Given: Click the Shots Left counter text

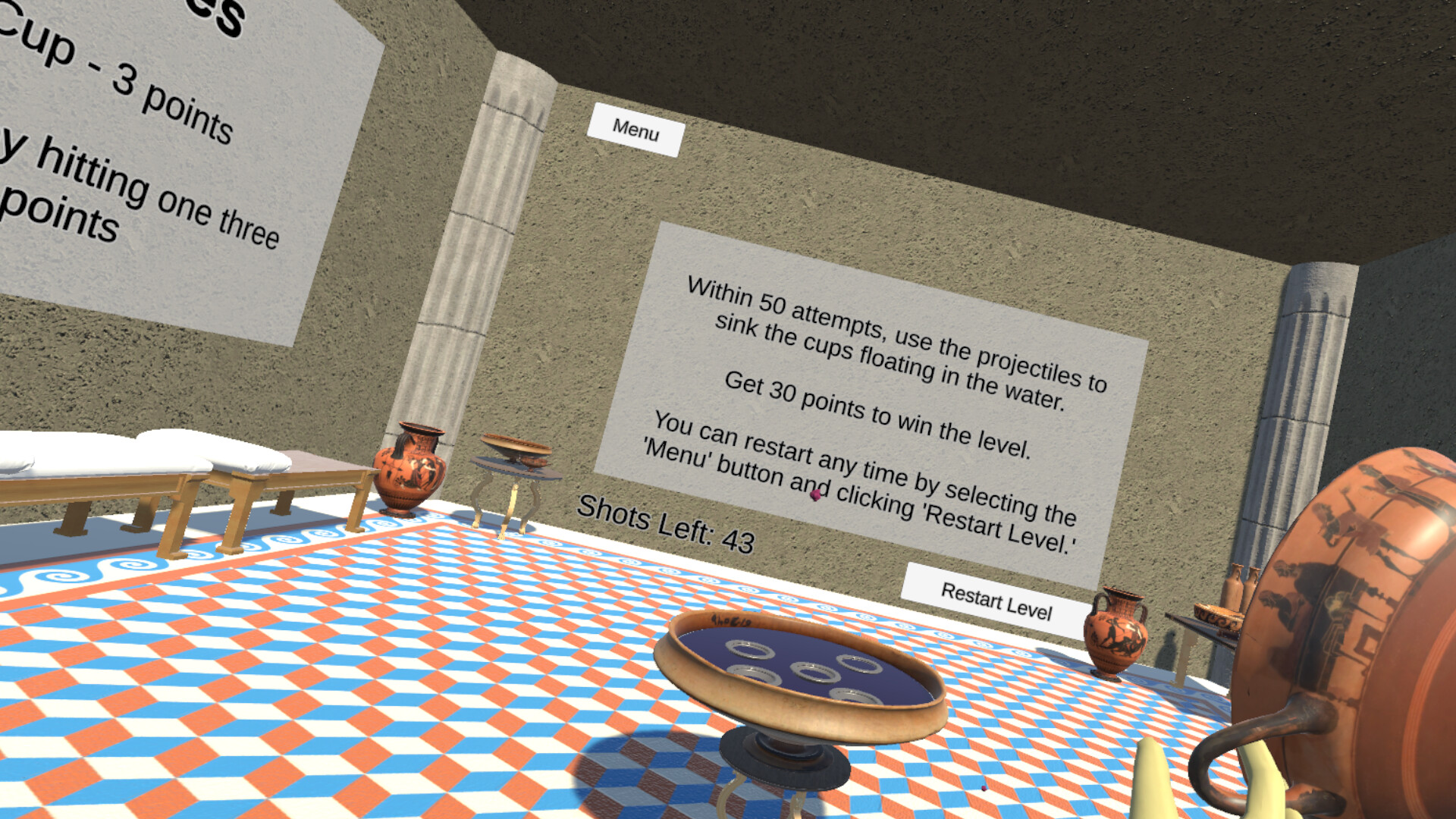Looking at the screenshot, I should [x=666, y=523].
